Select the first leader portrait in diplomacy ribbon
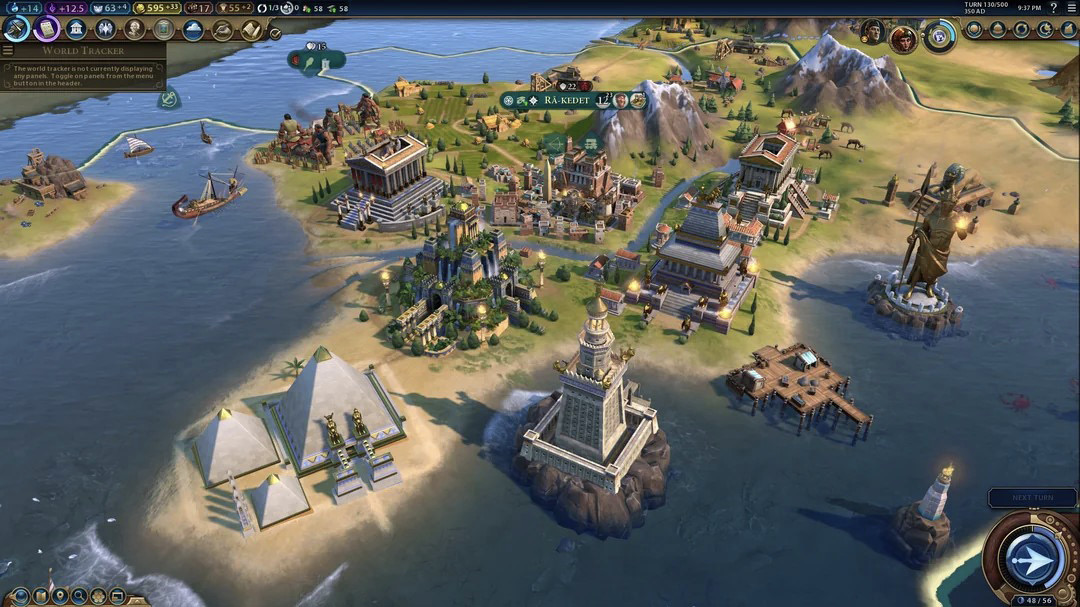The width and height of the screenshot is (1080, 607). (872, 32)
